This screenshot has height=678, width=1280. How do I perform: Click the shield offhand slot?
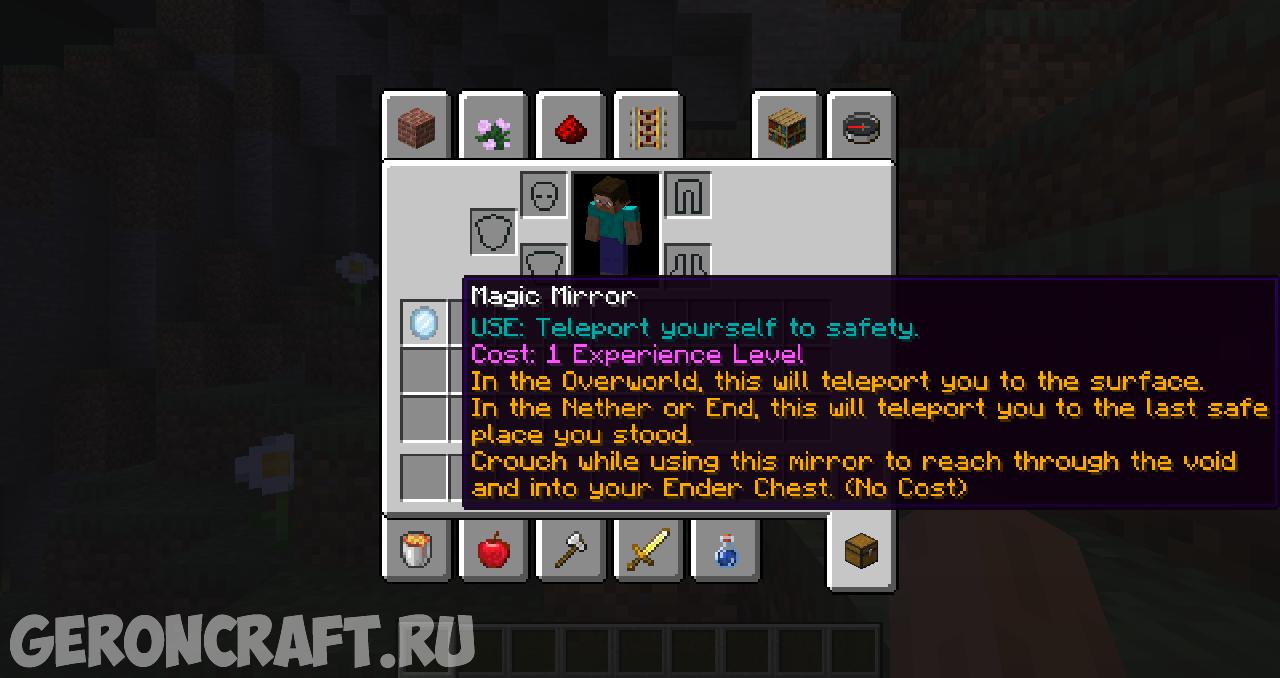(x=494, y=232)
